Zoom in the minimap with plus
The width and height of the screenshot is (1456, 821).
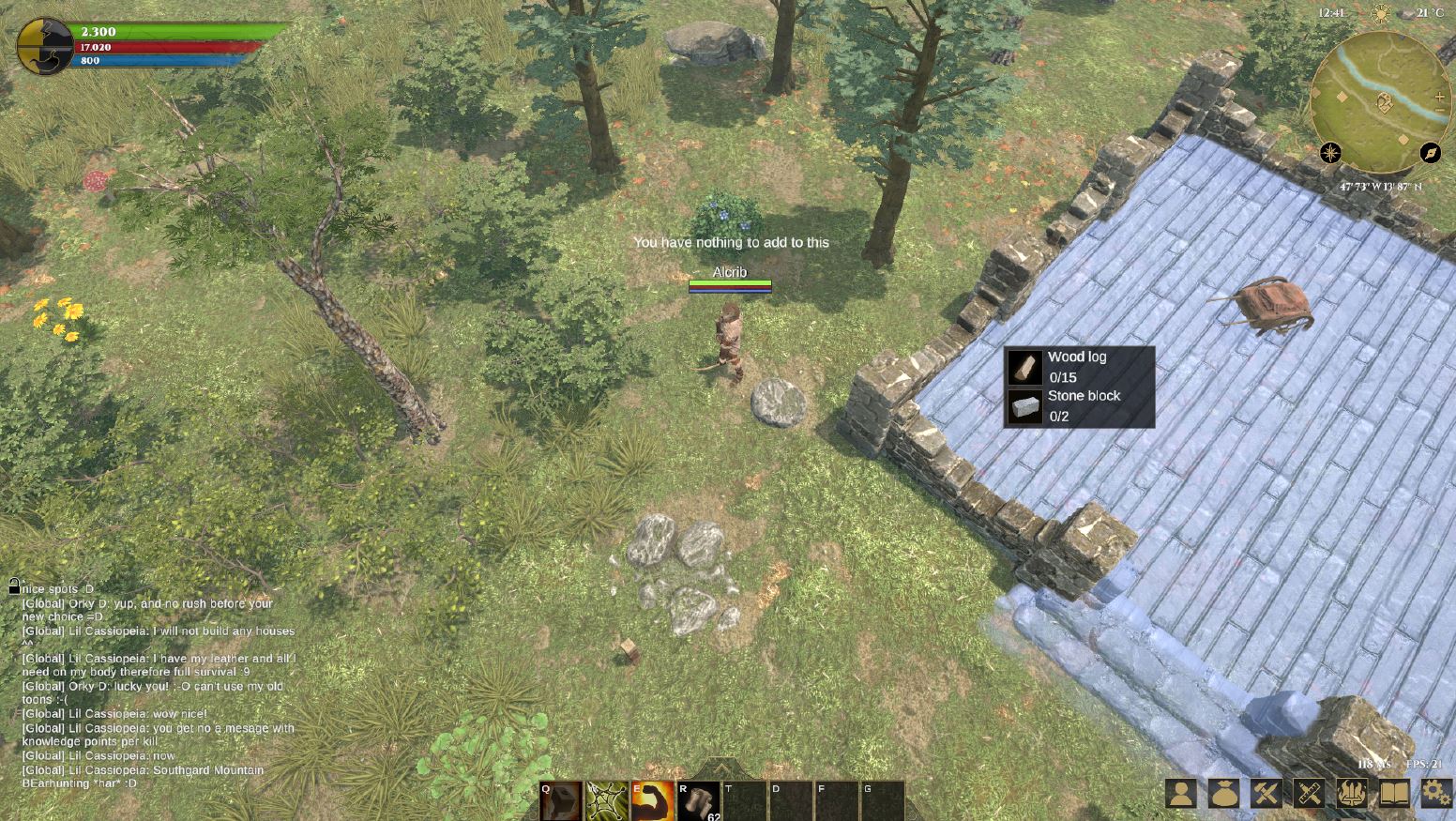click(1440, 98)
